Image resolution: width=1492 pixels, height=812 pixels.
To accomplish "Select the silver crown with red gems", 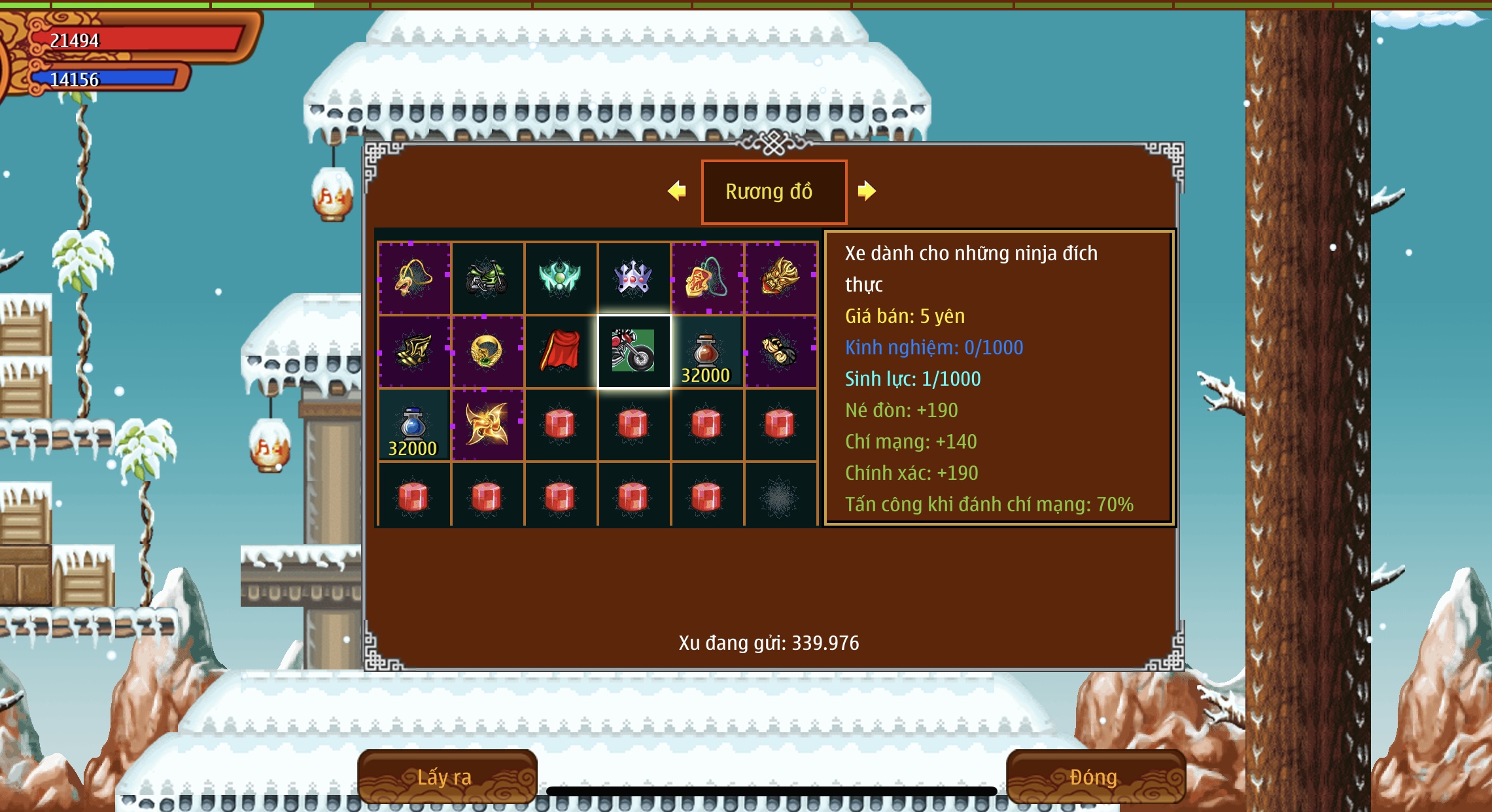I will click(633, 278).
